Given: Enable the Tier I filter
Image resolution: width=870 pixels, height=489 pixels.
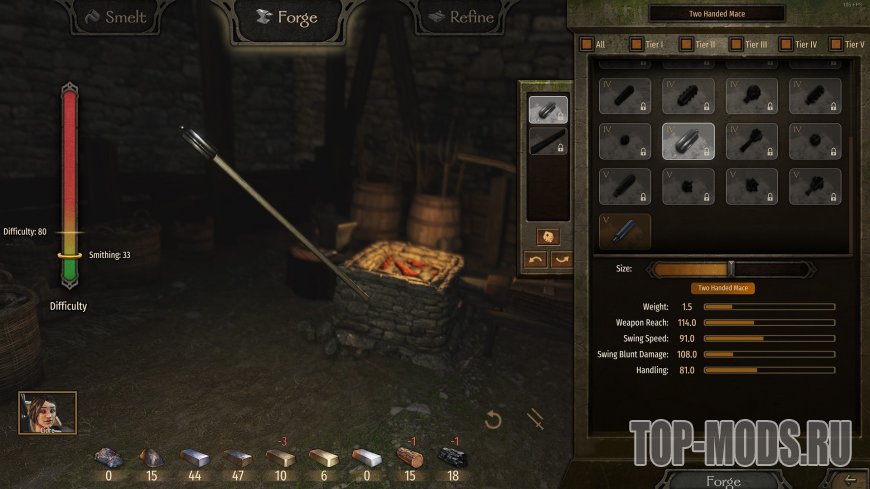Looking at the screenshot, I should 635,44.
